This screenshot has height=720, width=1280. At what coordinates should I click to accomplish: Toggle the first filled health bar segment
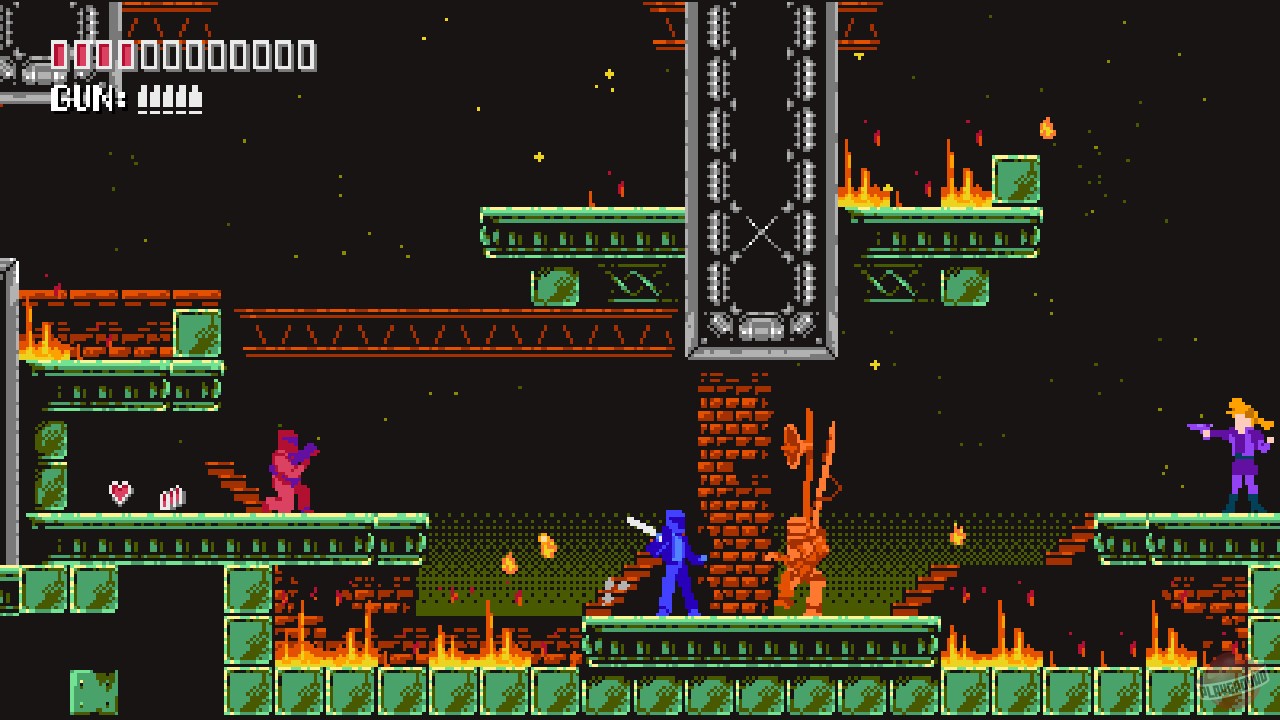point(60,55)
